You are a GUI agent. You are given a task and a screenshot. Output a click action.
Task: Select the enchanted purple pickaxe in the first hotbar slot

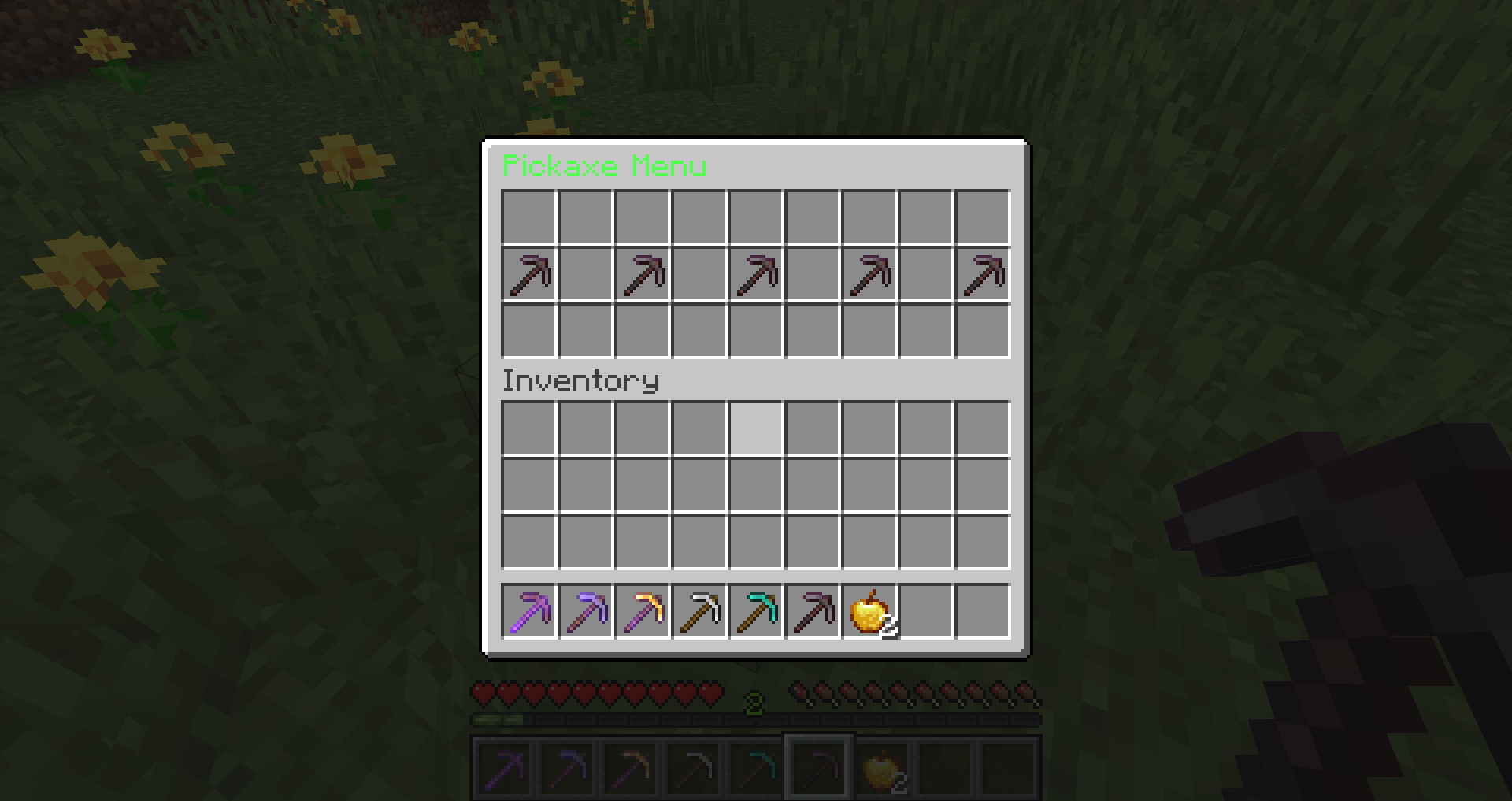point(529,613)
